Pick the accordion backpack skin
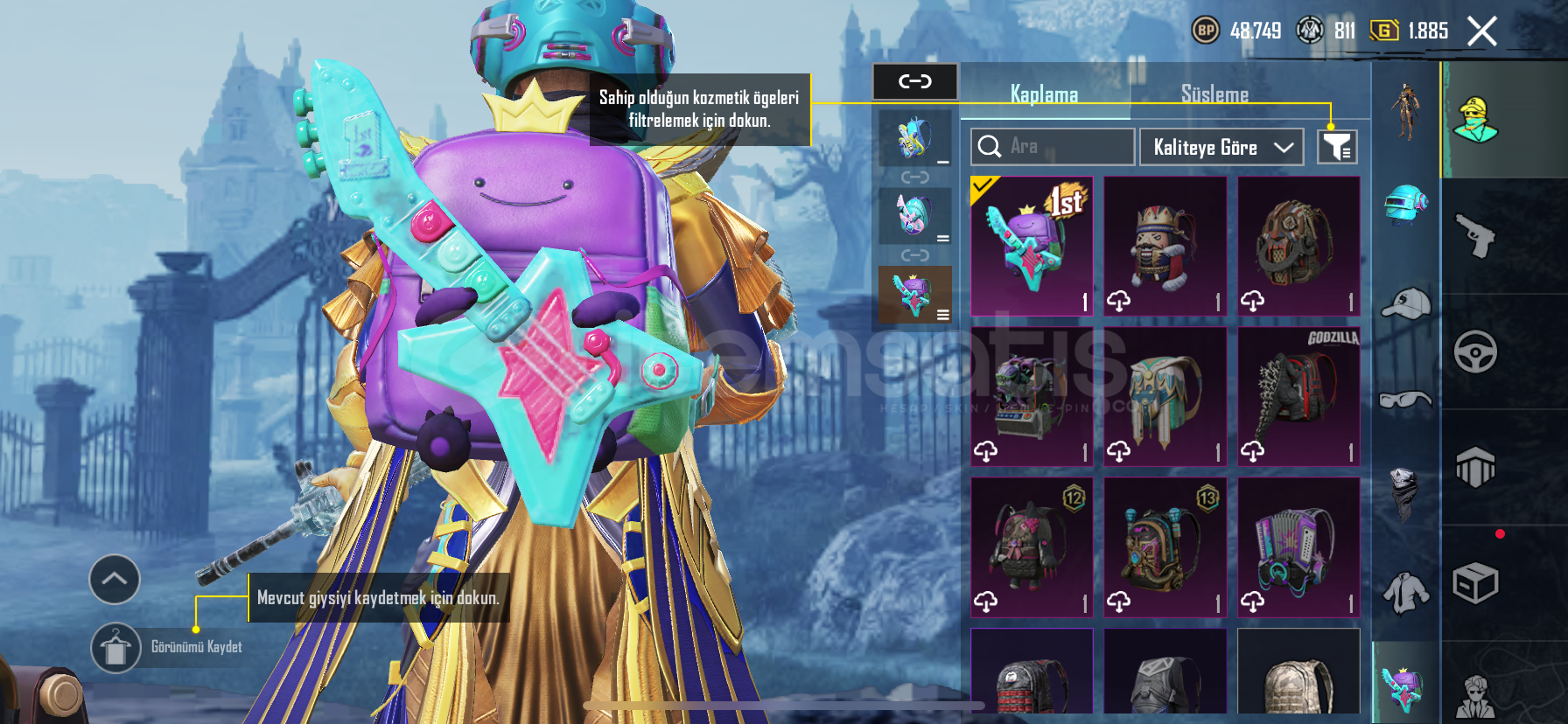This screenshot has height=724, width=1568. point(1298,546)
